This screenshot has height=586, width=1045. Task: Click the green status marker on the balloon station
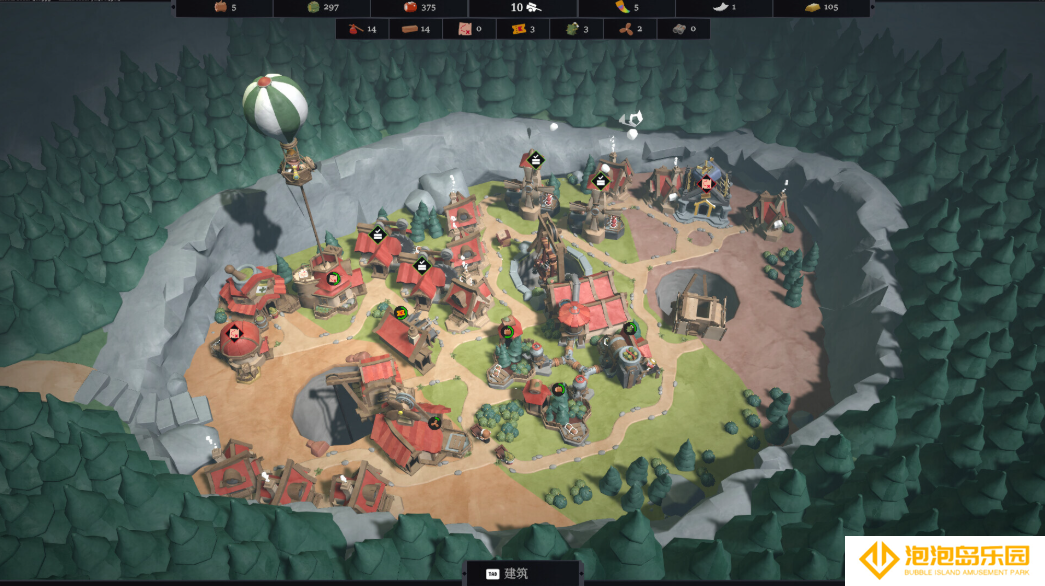pos(334,277)
